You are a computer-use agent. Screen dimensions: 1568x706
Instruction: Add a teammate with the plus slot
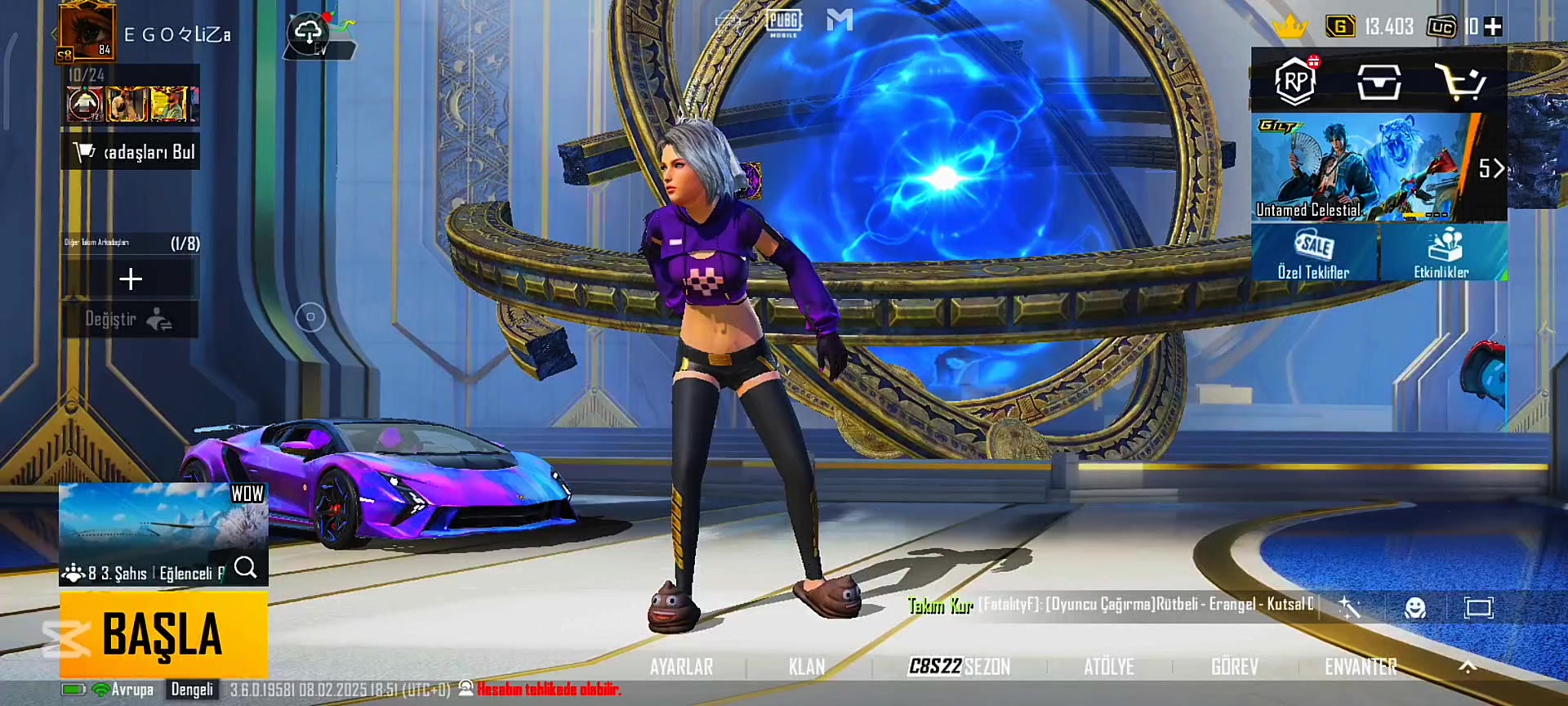click(x=131, y=279)
